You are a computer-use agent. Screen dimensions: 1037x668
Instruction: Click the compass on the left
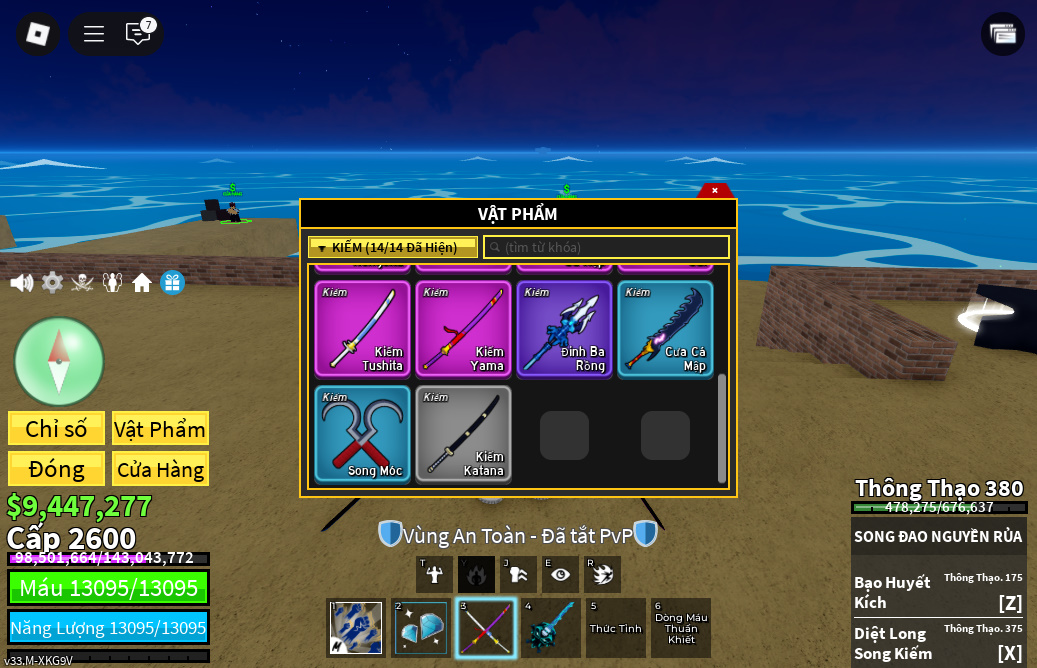coord(59,361)
